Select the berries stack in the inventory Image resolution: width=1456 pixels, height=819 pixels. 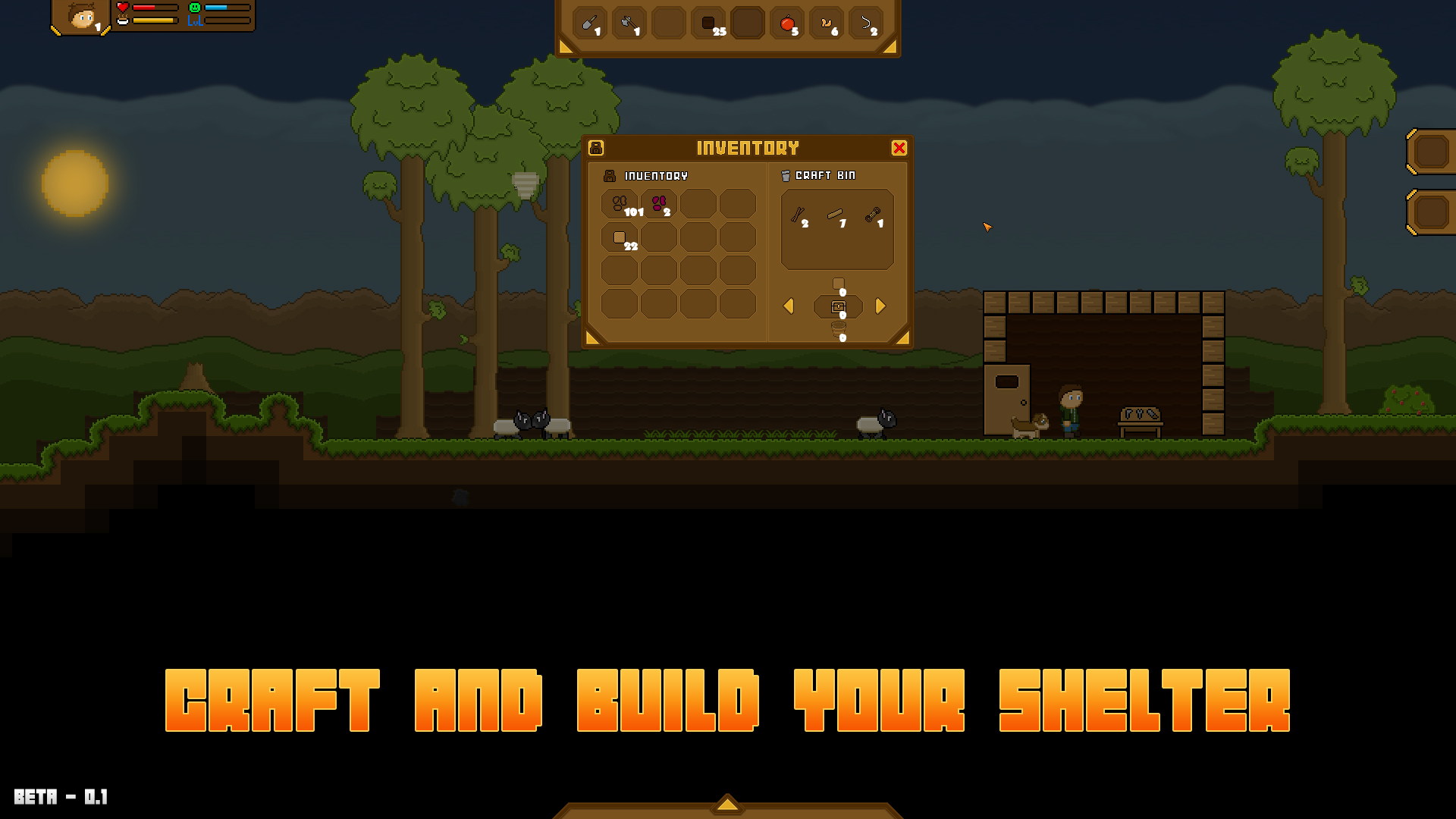pyautogui.click(x=658, y=205)
